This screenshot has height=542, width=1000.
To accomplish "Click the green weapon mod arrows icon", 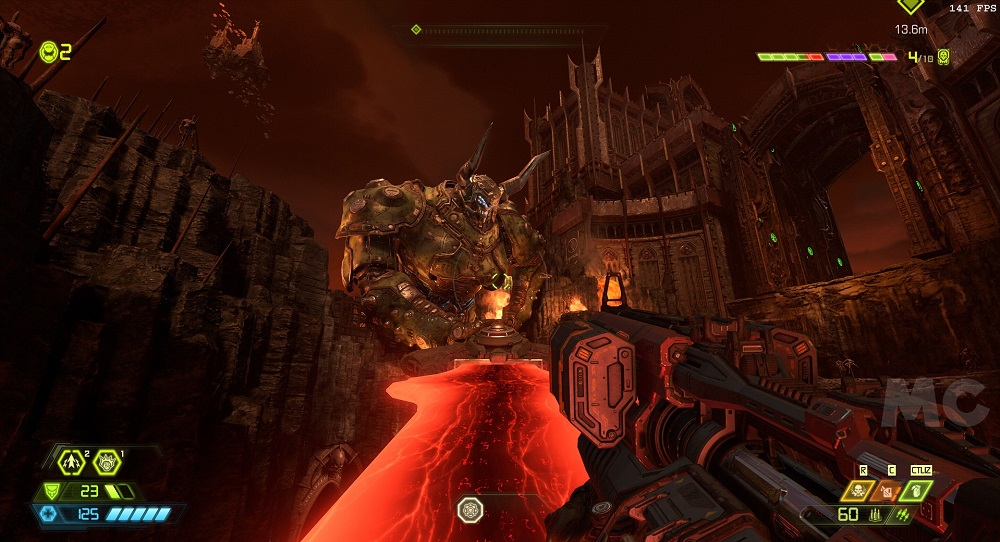I will point(903,515).
